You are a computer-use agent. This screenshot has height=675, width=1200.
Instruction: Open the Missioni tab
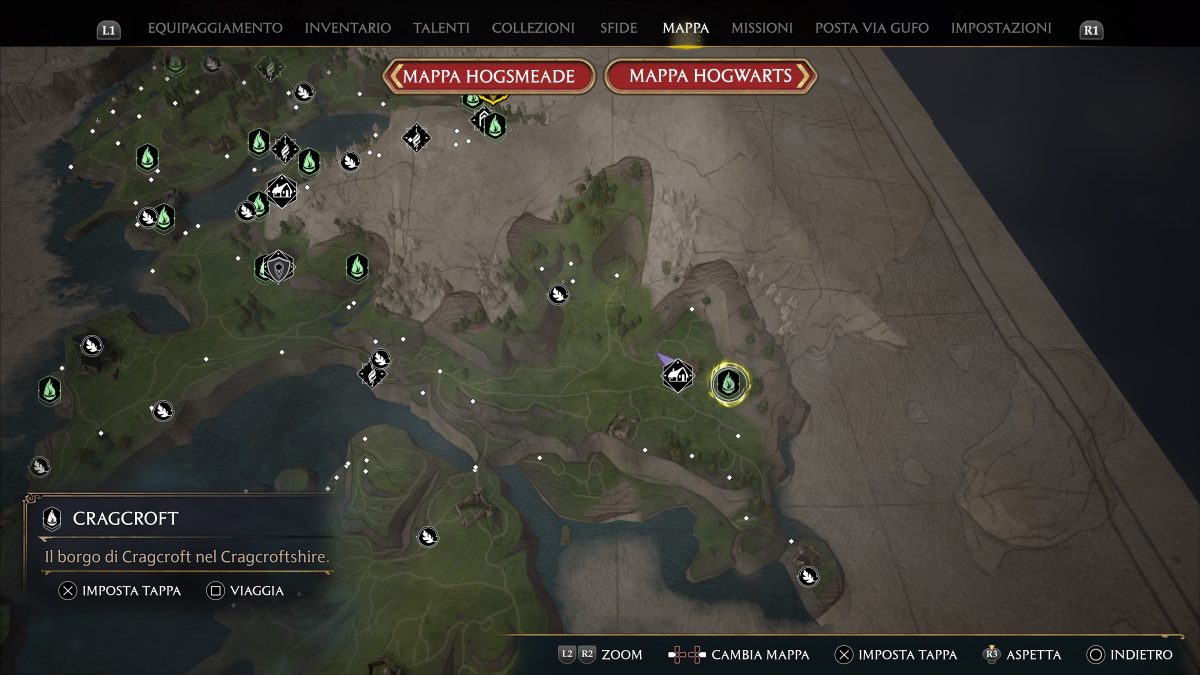point(762,28)
